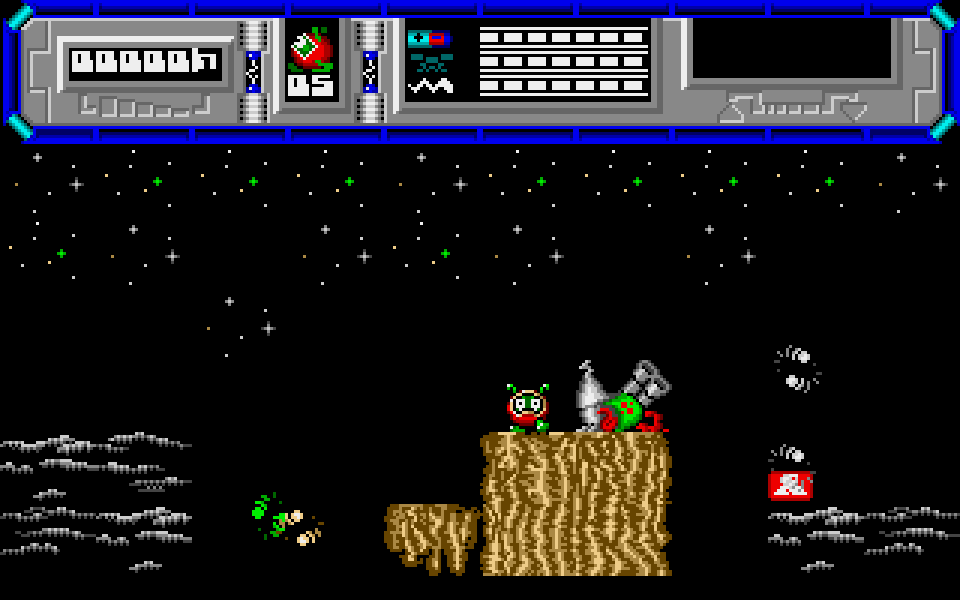Select the zigzag wave icon
The height and width of the screenshot is (600, 960).
coord(430,86)
